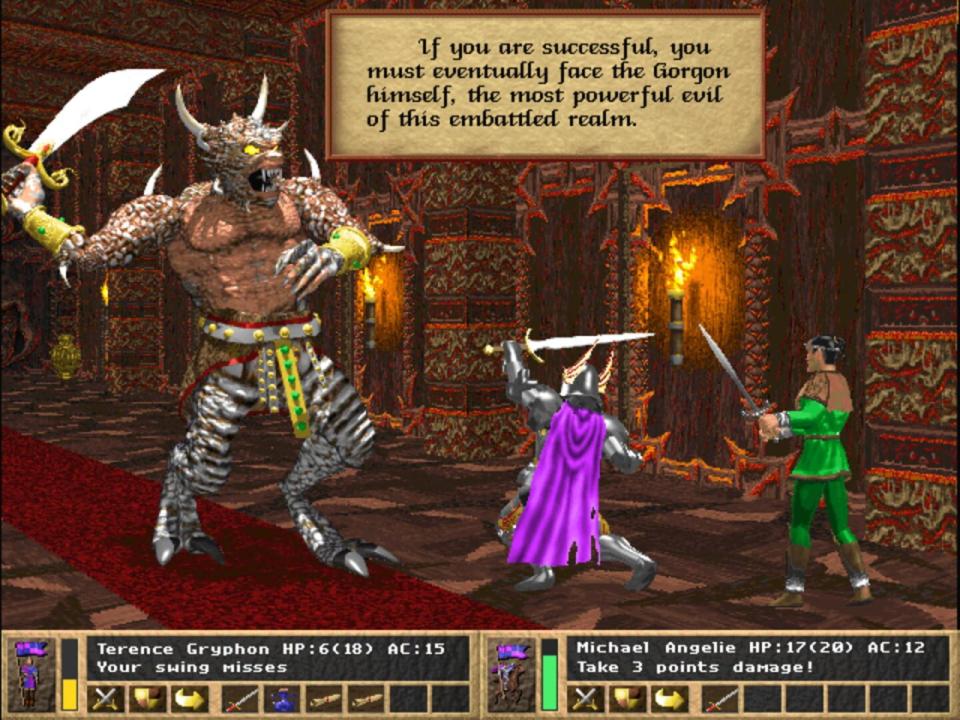Open Terence Gryphon's character portrait
The image size is (960, 720).
coord(27,674)
